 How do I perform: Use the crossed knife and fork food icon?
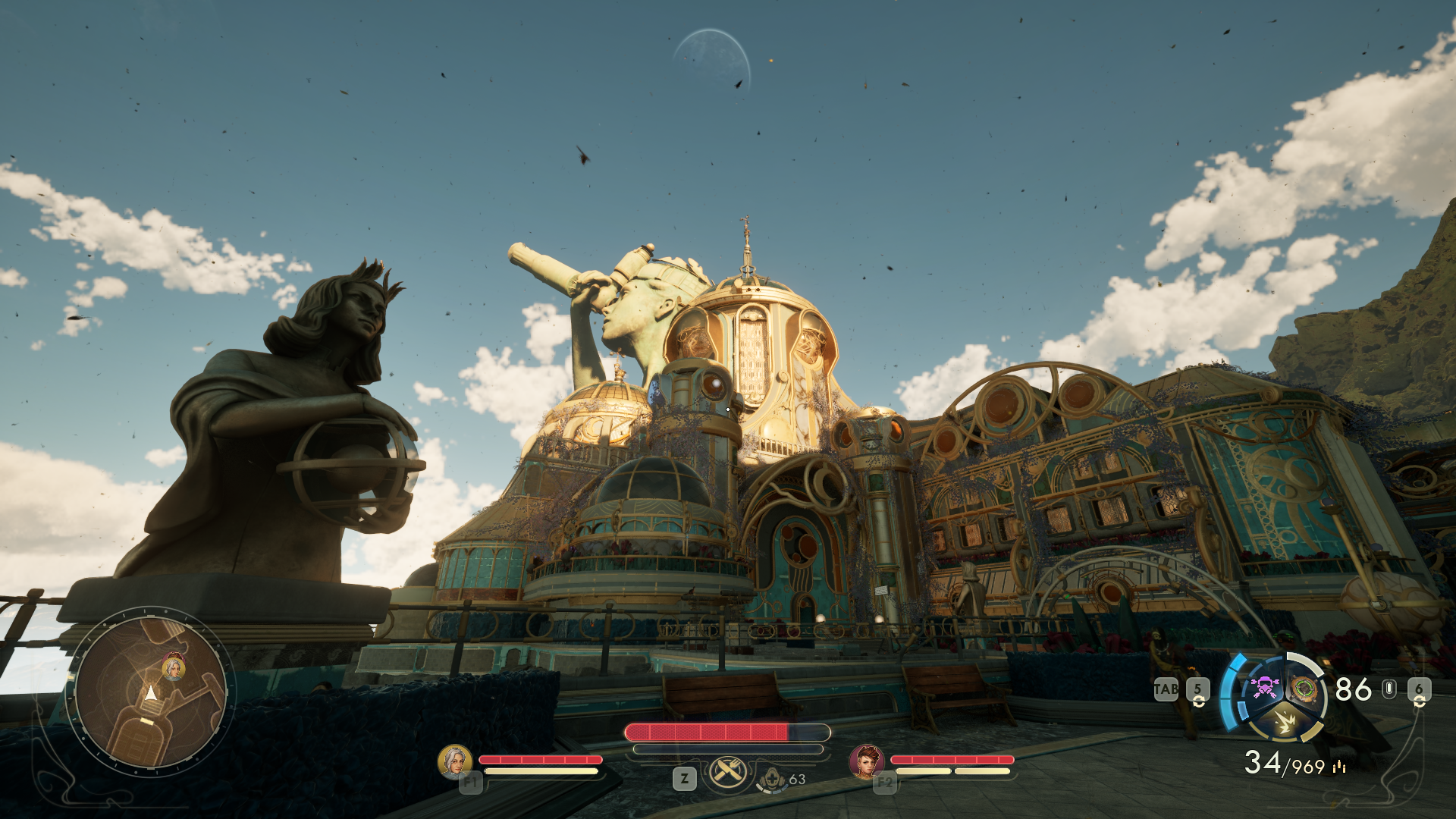click(x=728, y=773)
